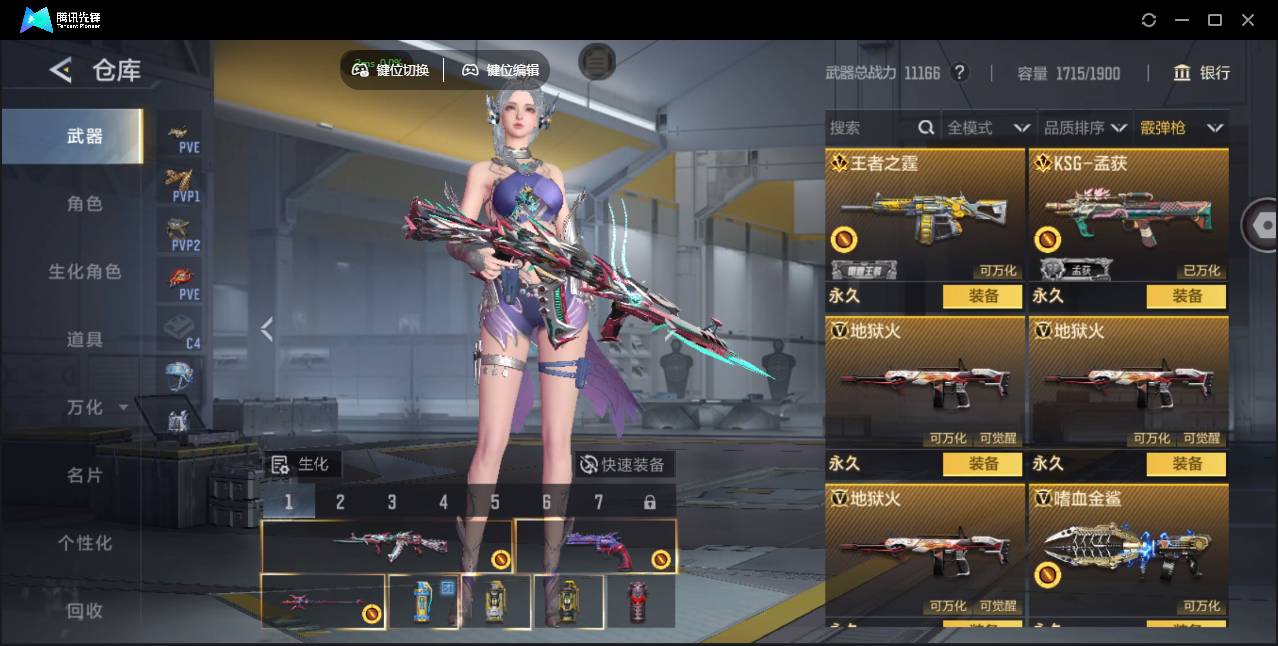
Task: Open the 键位编辑 key editor
Action: (500, 70)
